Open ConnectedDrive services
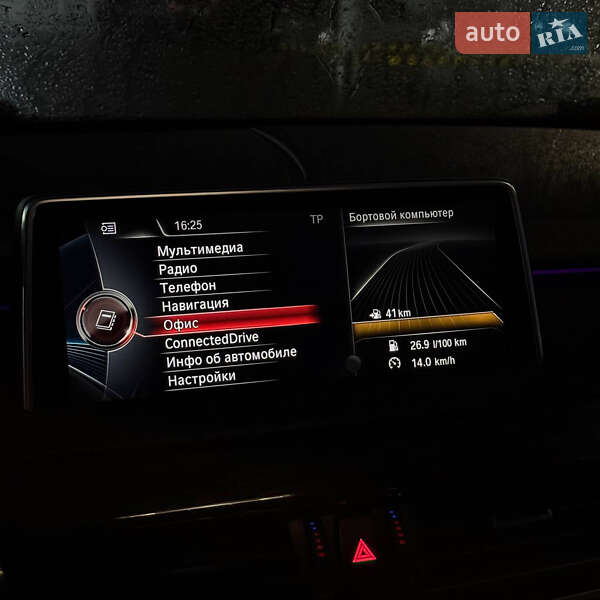This screenshot has width=600, height=600. (211, 340)
